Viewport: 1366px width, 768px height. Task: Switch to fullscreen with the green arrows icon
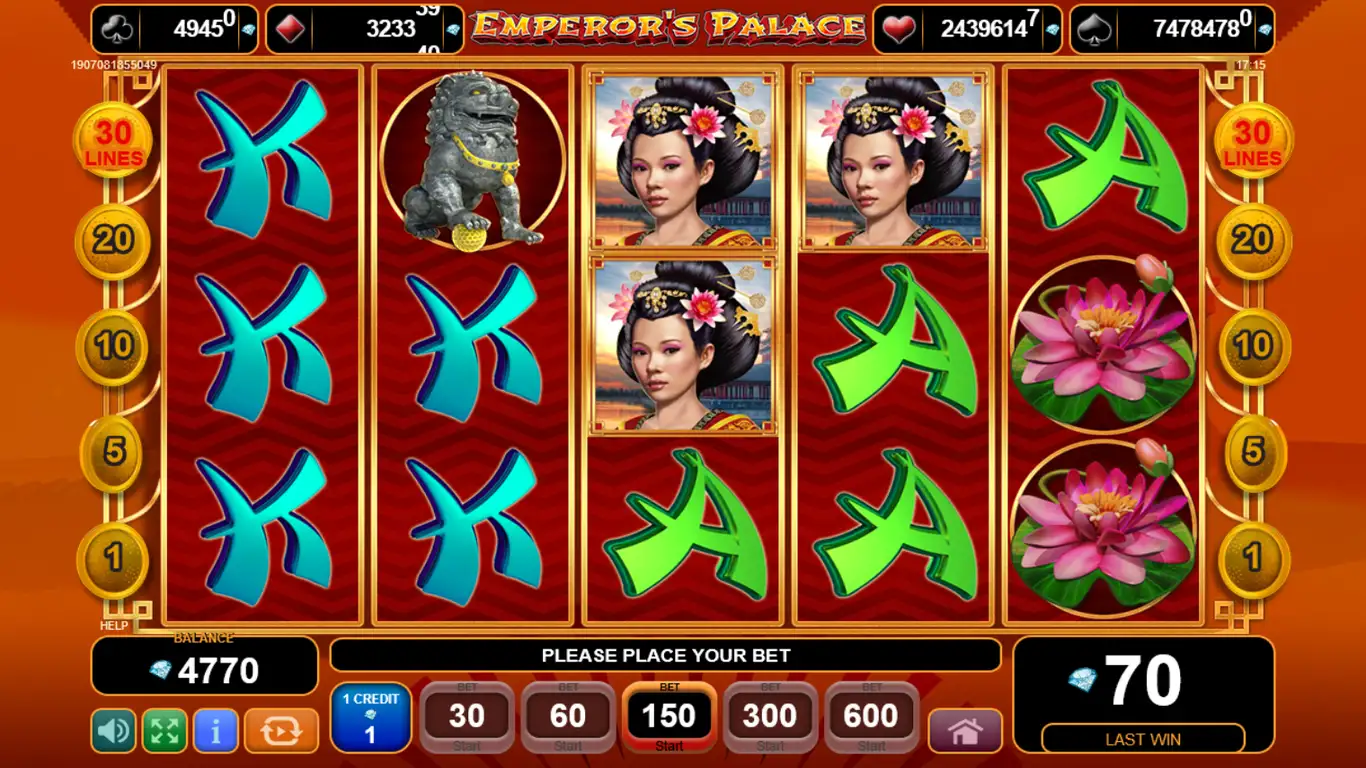[164, 731]
